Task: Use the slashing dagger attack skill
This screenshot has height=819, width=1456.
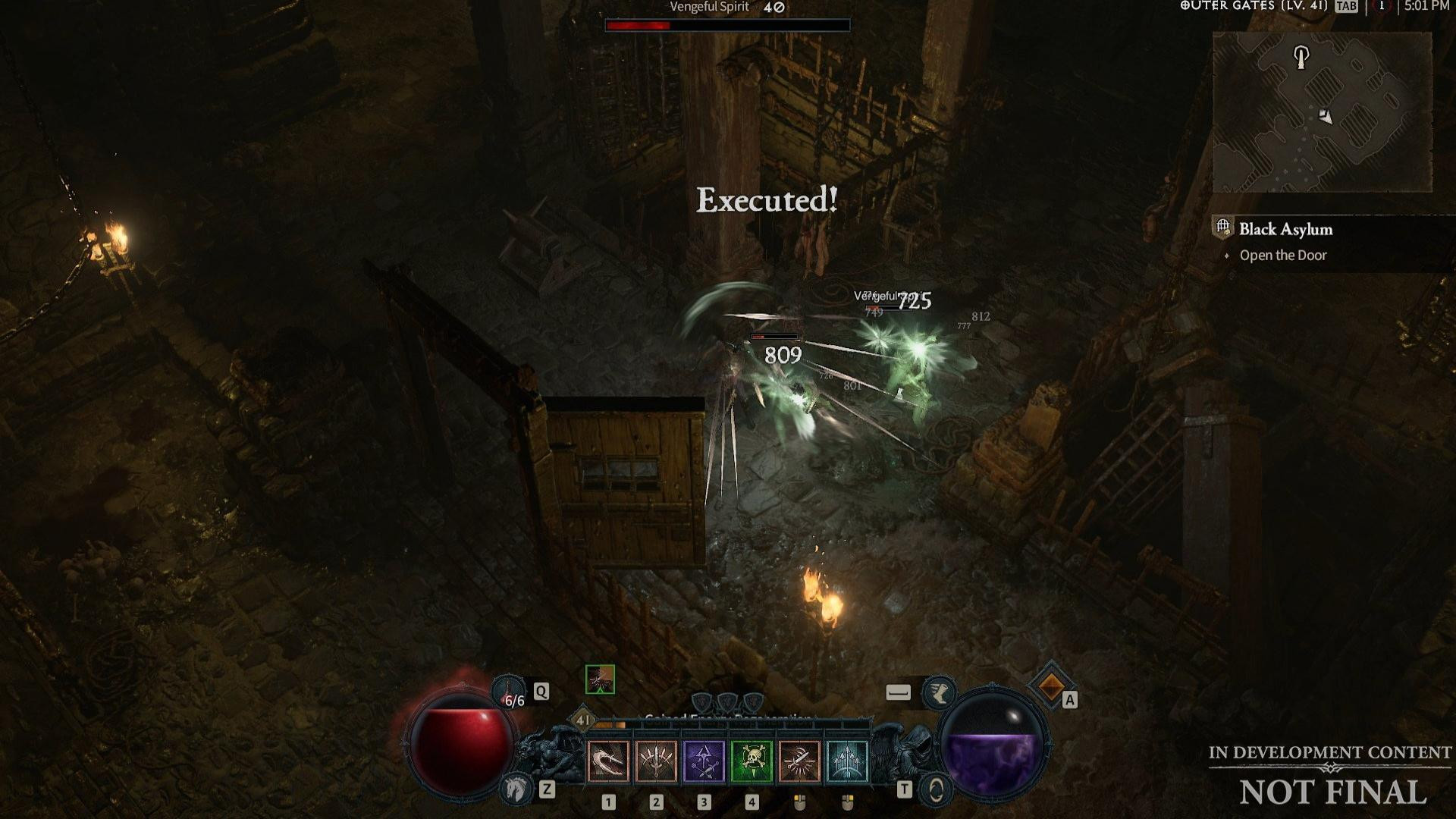Action: pyautogui.click(x=799, y=761)
